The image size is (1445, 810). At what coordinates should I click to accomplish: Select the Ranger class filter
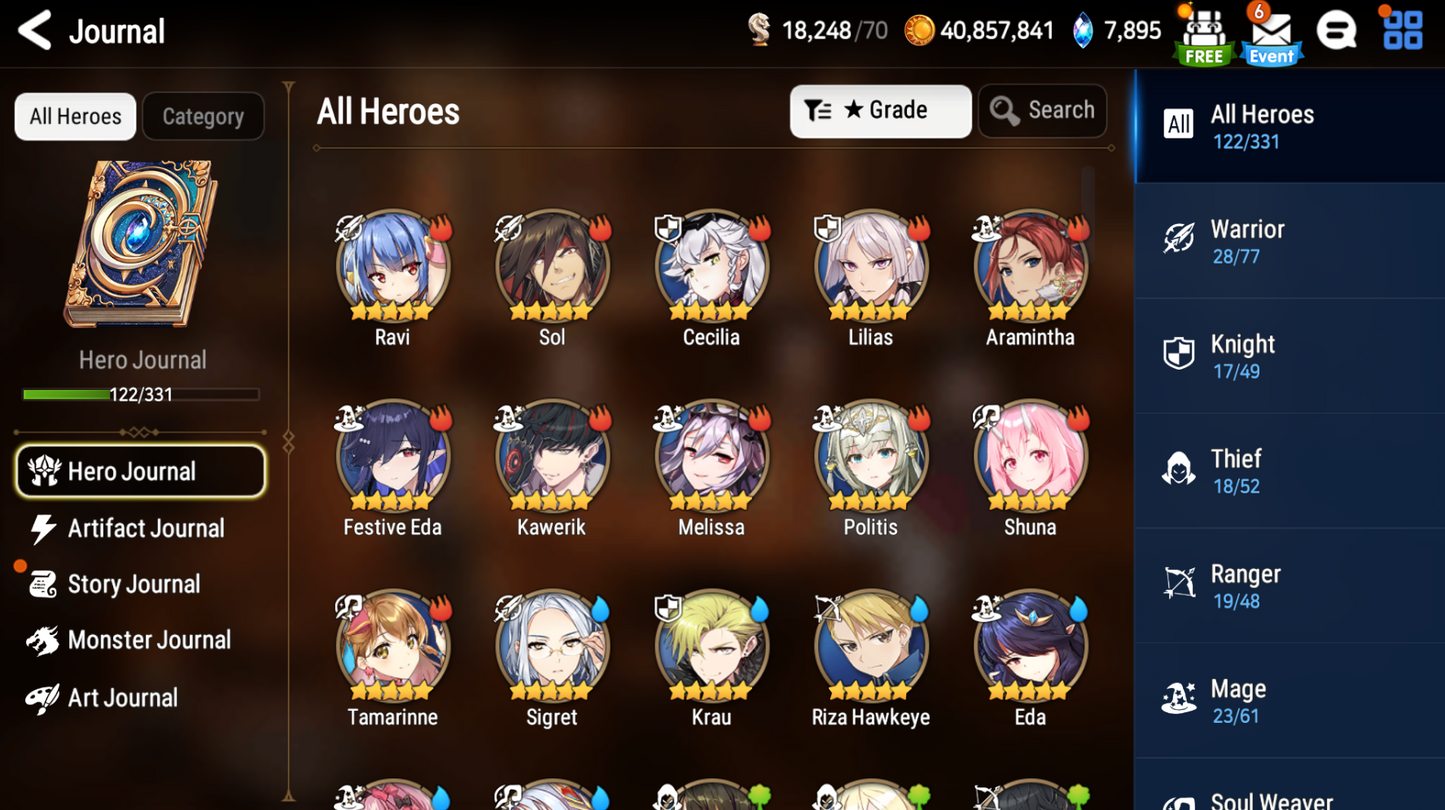point(1288,585)
